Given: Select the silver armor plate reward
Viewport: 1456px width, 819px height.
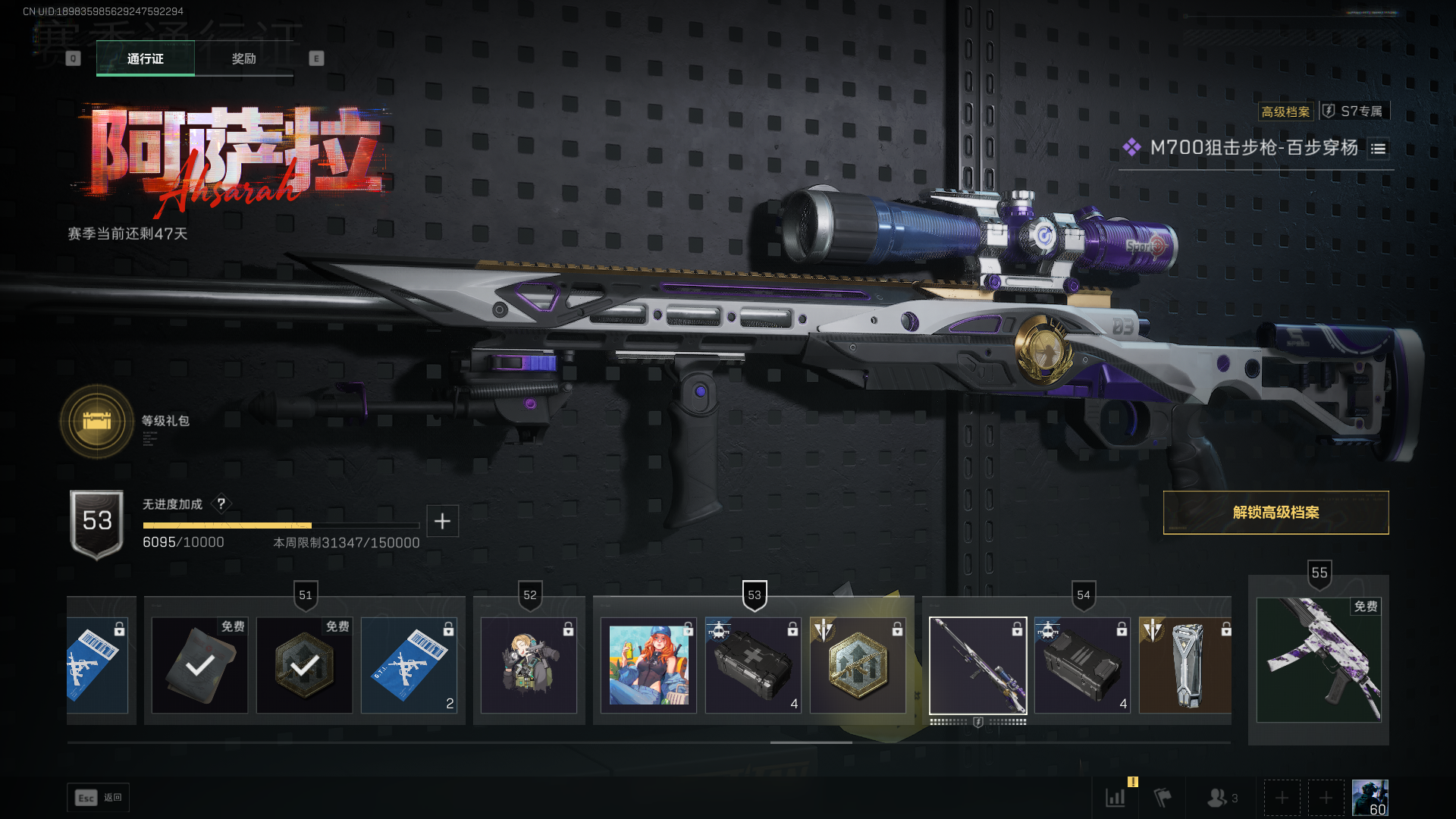Looking at the screenshot, I should (1185, 666).
